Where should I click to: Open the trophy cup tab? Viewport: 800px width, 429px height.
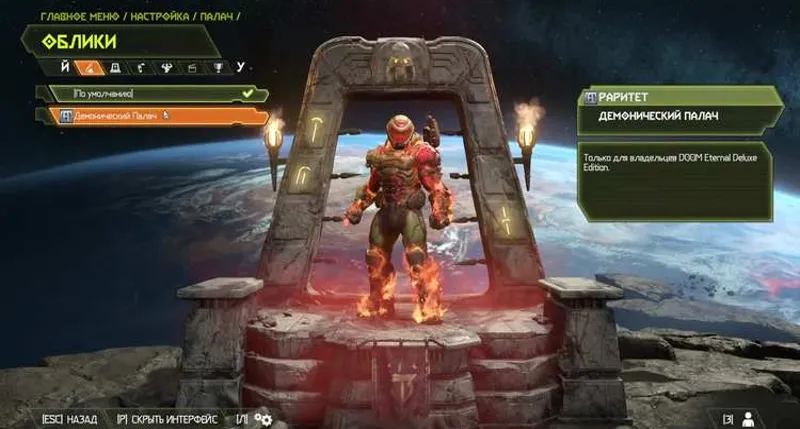tap(220, 68)
